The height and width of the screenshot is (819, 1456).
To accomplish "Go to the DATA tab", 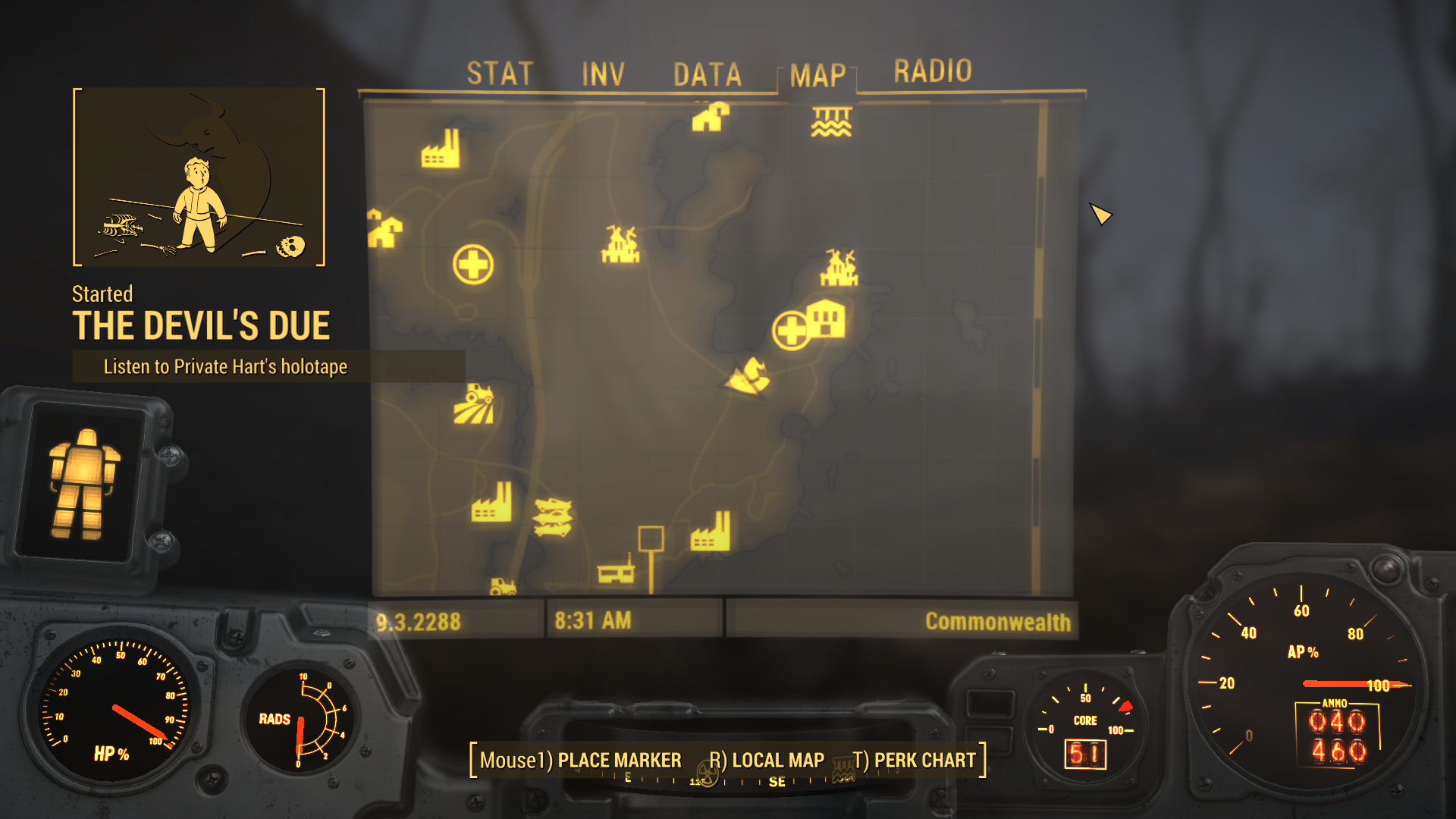I will tap(707, 74).
